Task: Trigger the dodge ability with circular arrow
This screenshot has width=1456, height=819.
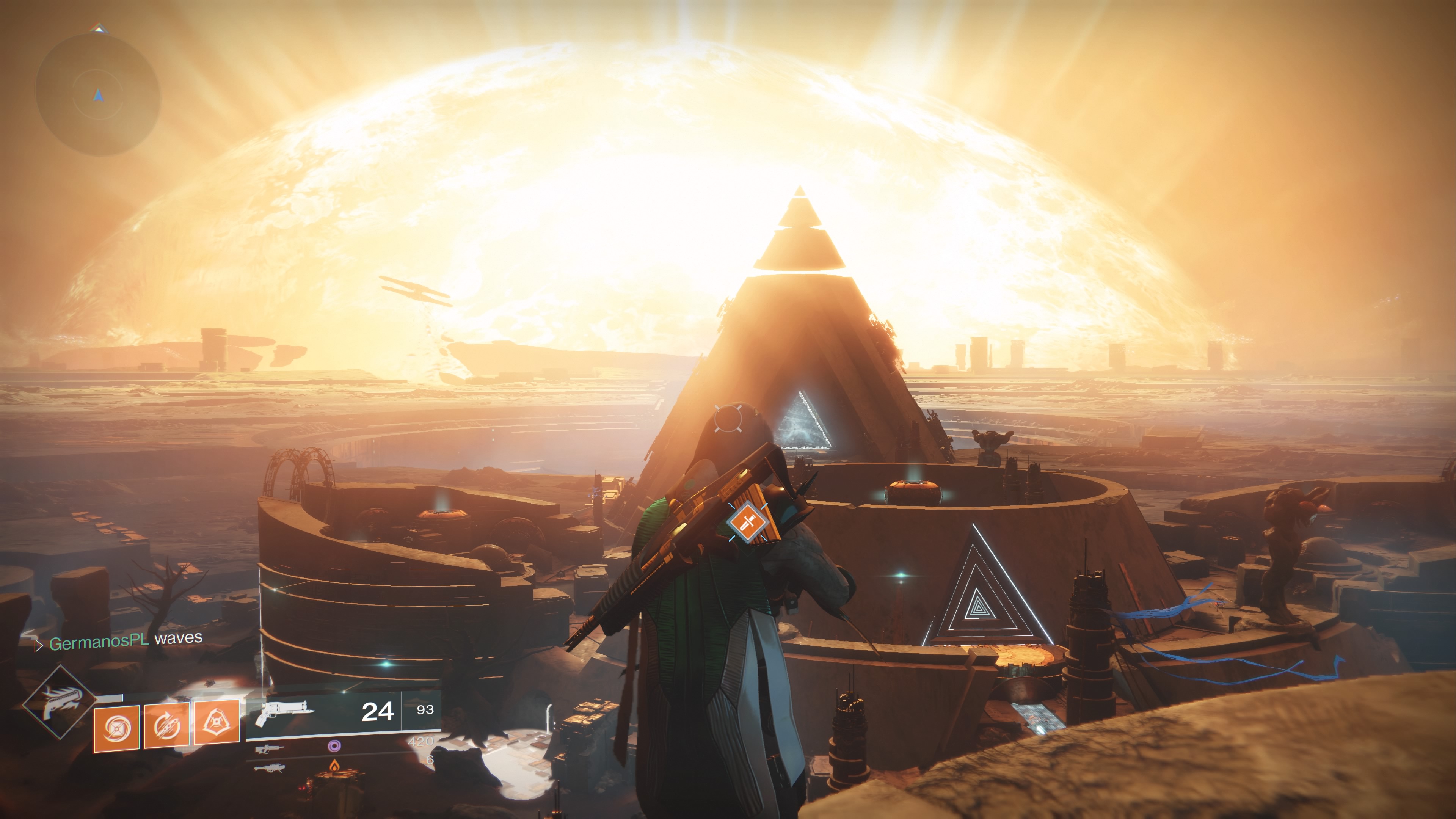Action: click(167, 726)
